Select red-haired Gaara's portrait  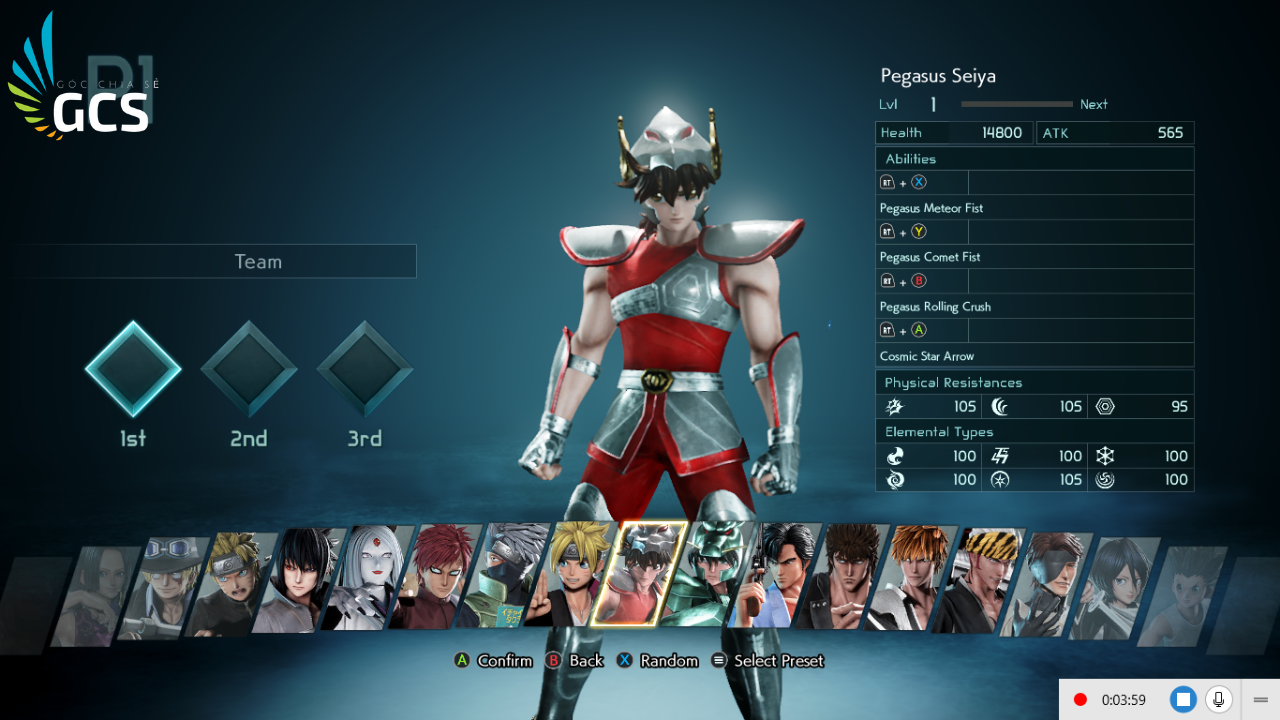[x=435, y=576]
